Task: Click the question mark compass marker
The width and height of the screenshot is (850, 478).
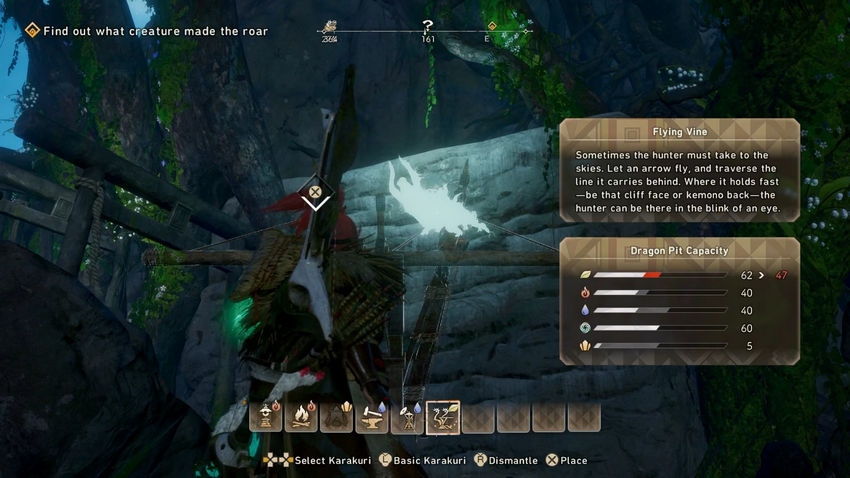Action: pos(428,26)
